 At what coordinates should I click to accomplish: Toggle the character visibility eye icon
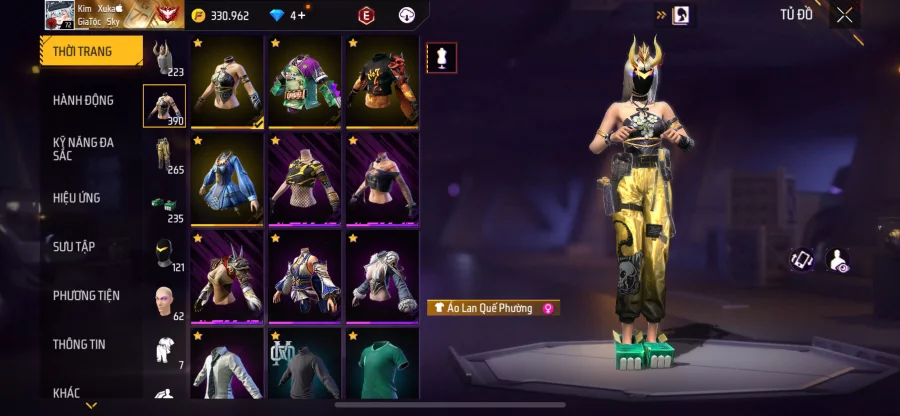pyautogui.click(x=837, y=260)
